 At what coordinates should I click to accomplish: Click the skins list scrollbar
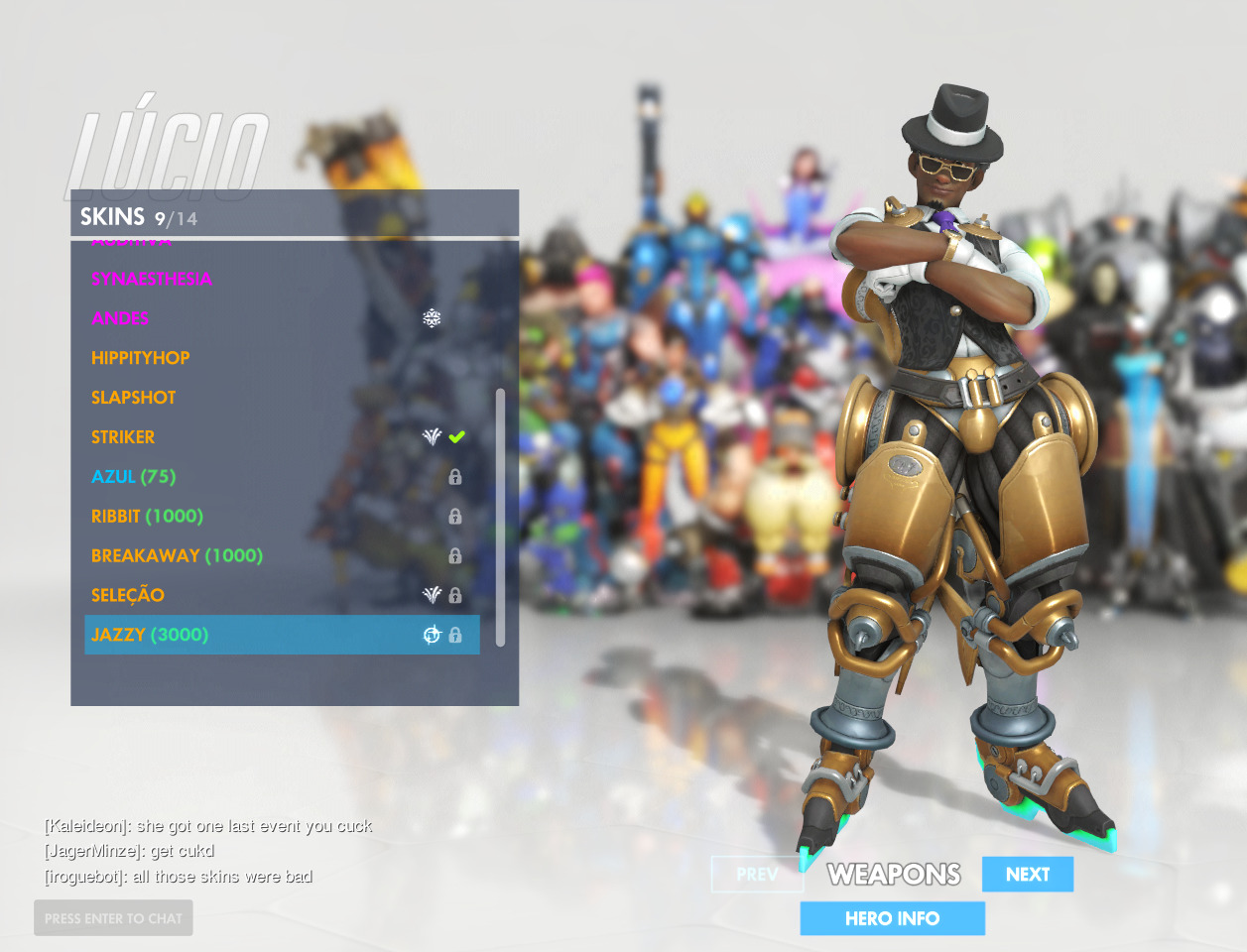[x=500, y=517]
